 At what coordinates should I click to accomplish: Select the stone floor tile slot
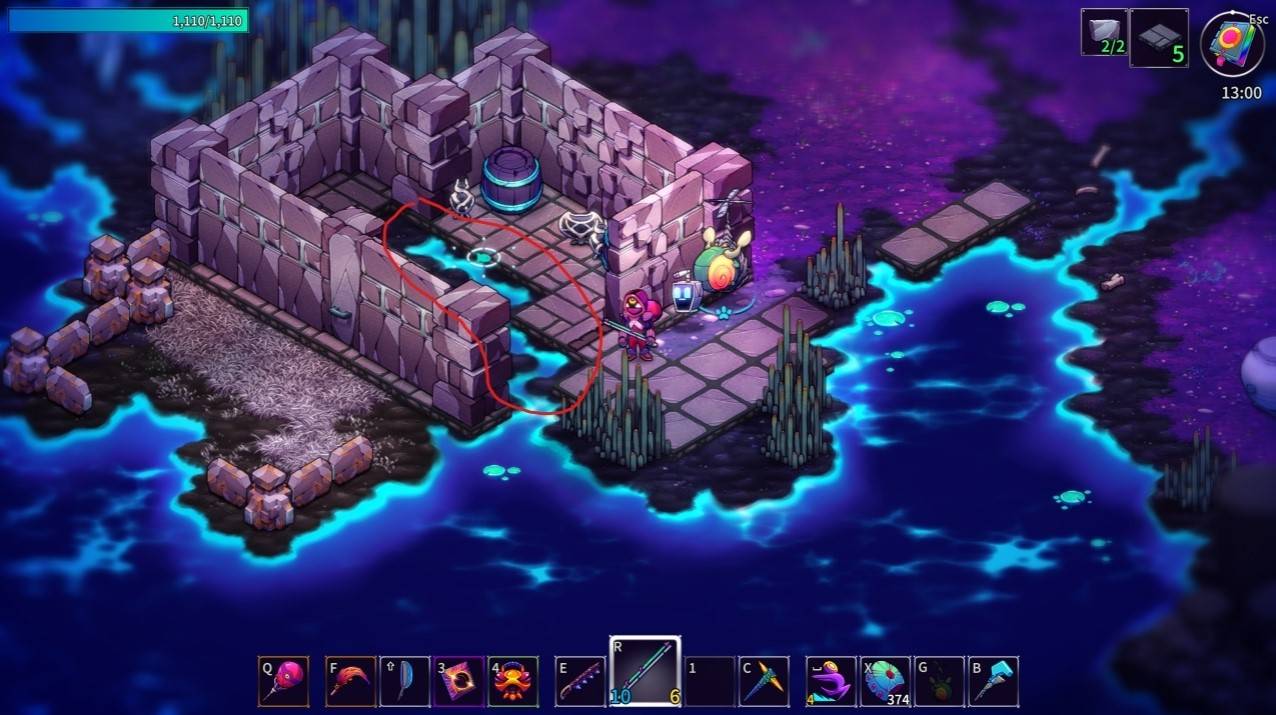(1158, 38)
